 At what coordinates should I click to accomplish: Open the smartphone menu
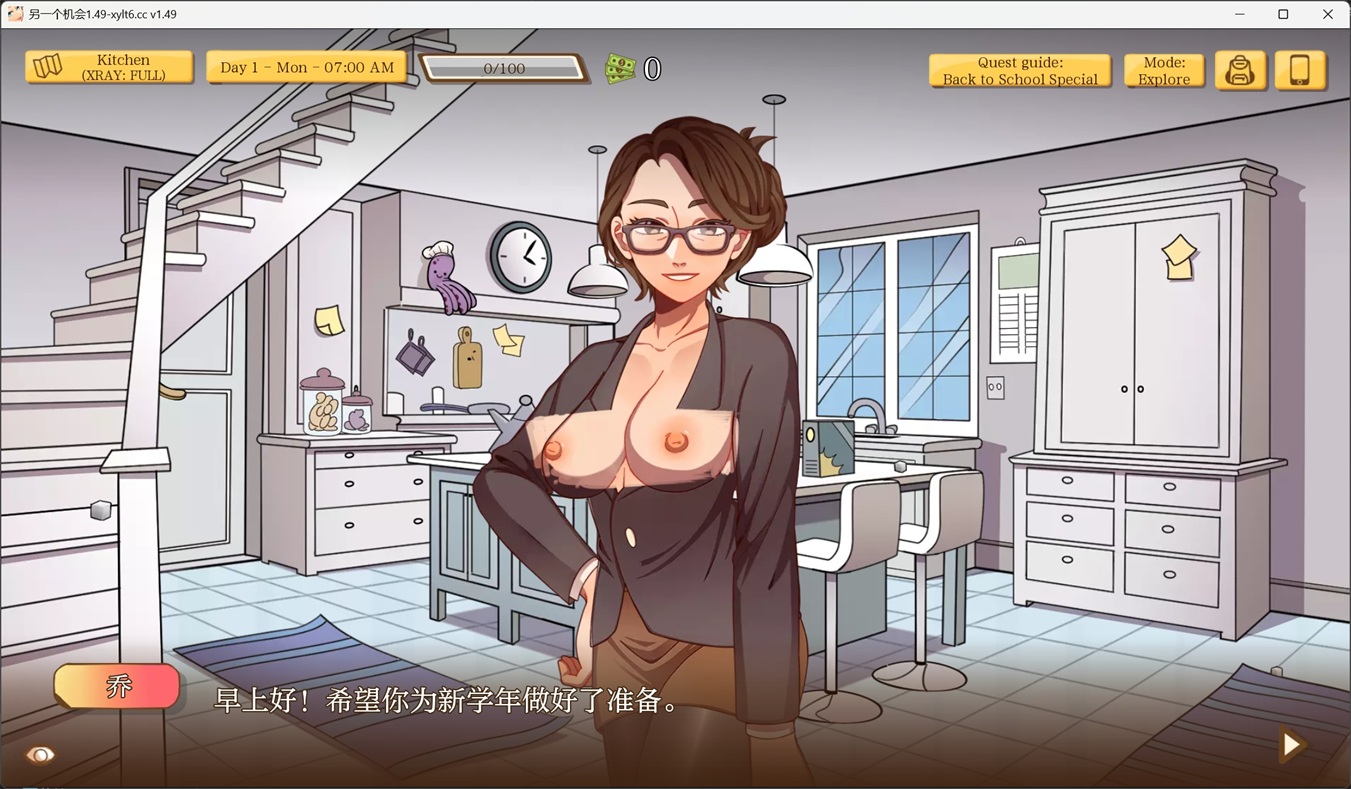tap(1299, 71)
